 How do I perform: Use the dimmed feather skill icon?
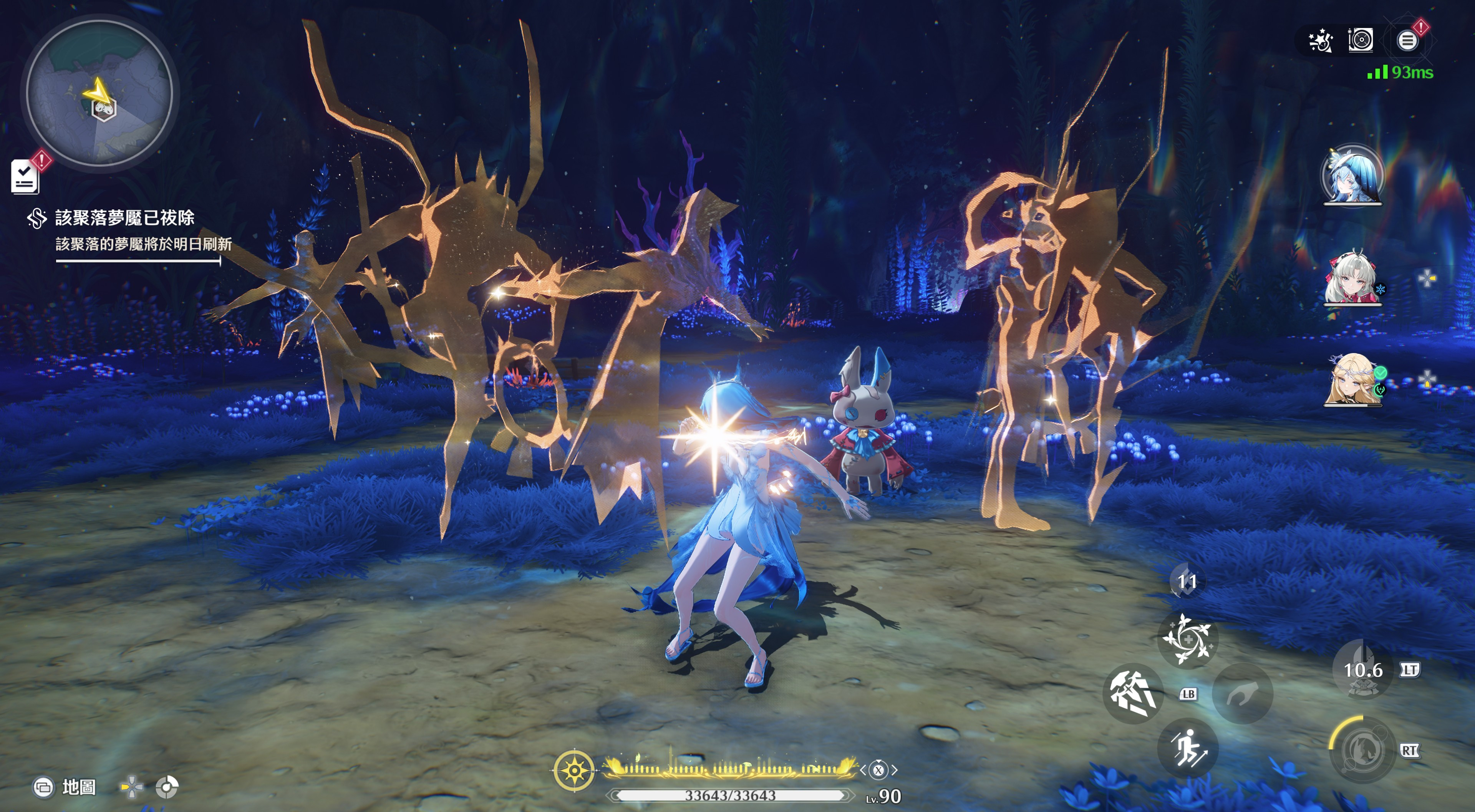point(1242,693)
